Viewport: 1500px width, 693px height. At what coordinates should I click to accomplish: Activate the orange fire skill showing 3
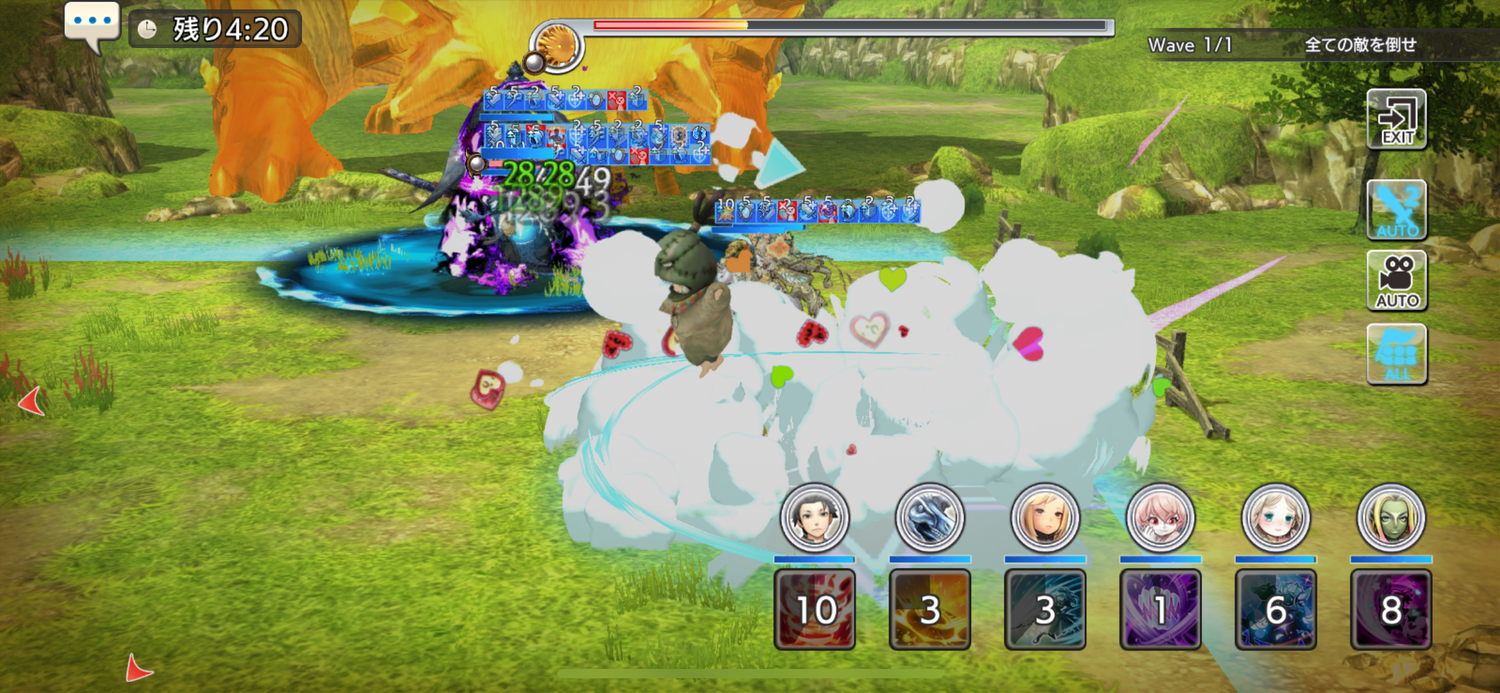pyautogui.click(x=930, y=609)
